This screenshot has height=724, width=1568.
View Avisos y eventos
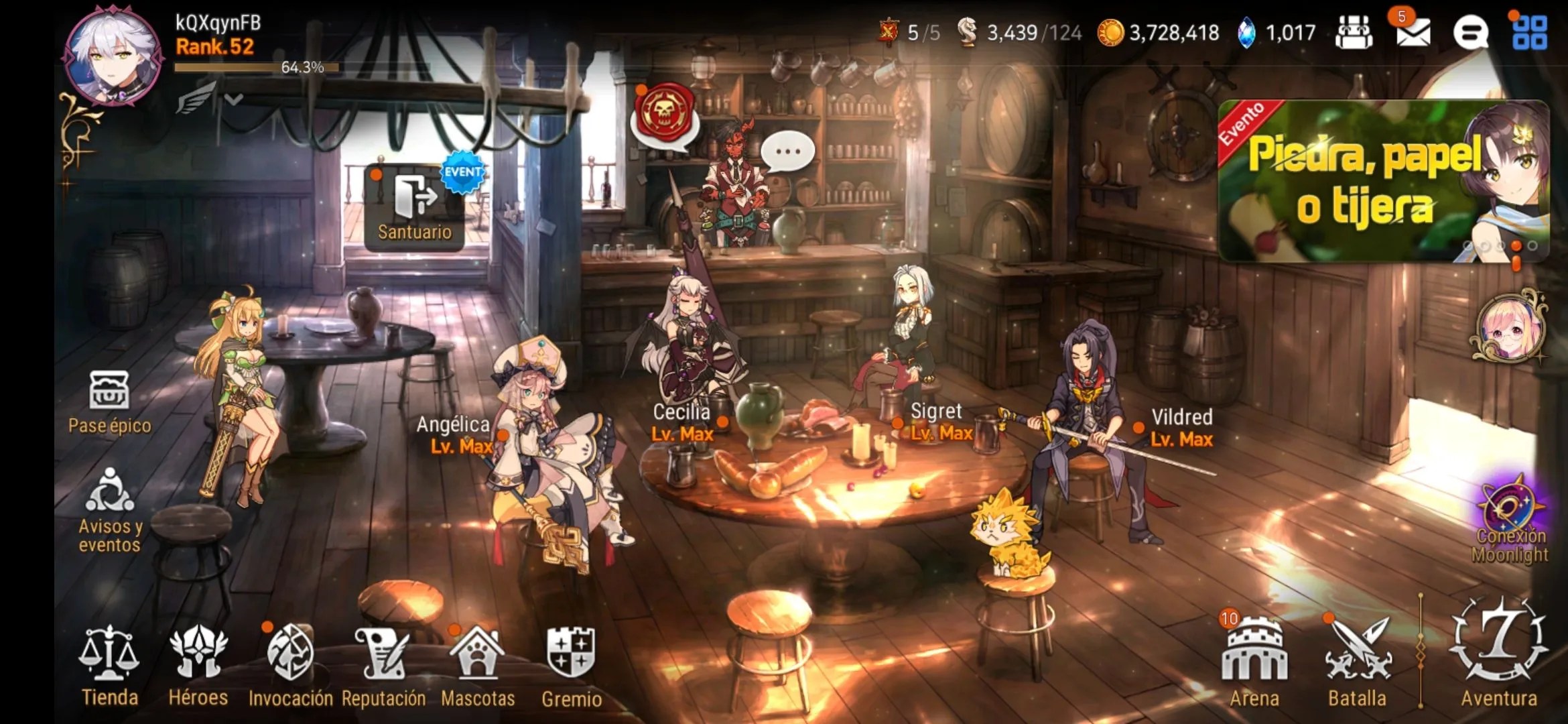pos(109,509)
